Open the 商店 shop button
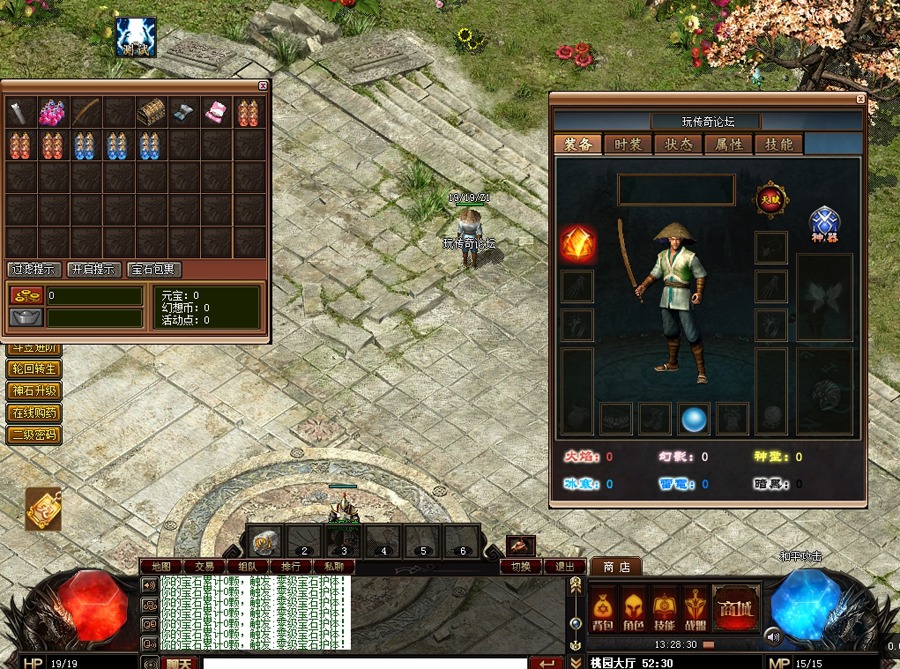Image resolution: width=900 pixels, height=669 pixels. pos(616,567)
